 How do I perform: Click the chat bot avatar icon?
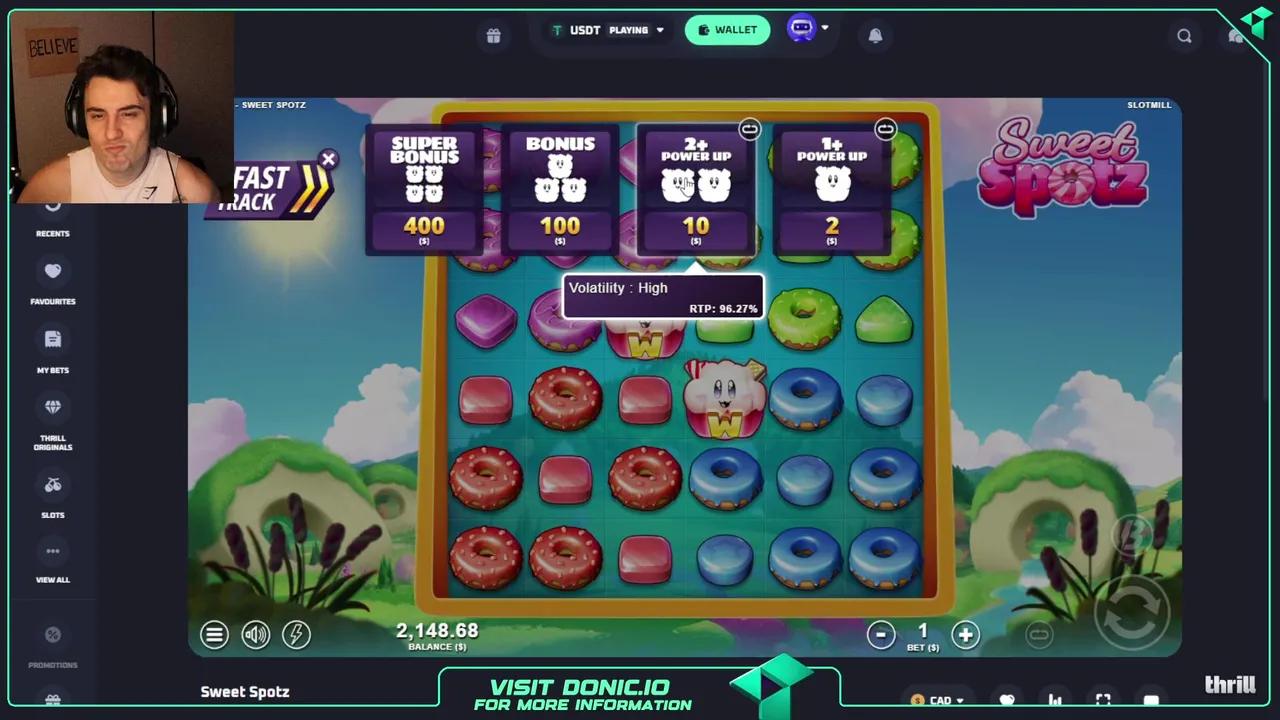800,29
